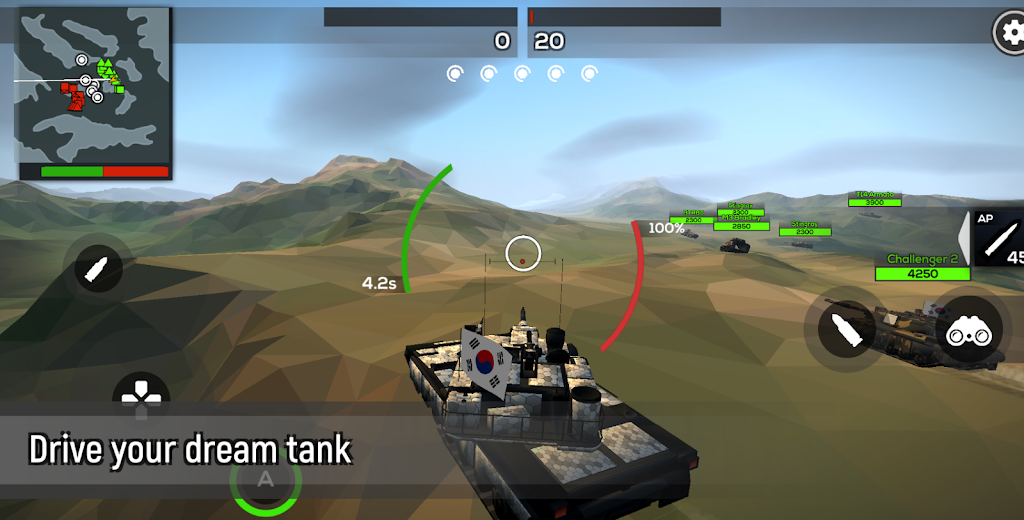Tap the battlefield minimap
The height and width of the screenshot is (520, 1024).
tap(94, 94)
